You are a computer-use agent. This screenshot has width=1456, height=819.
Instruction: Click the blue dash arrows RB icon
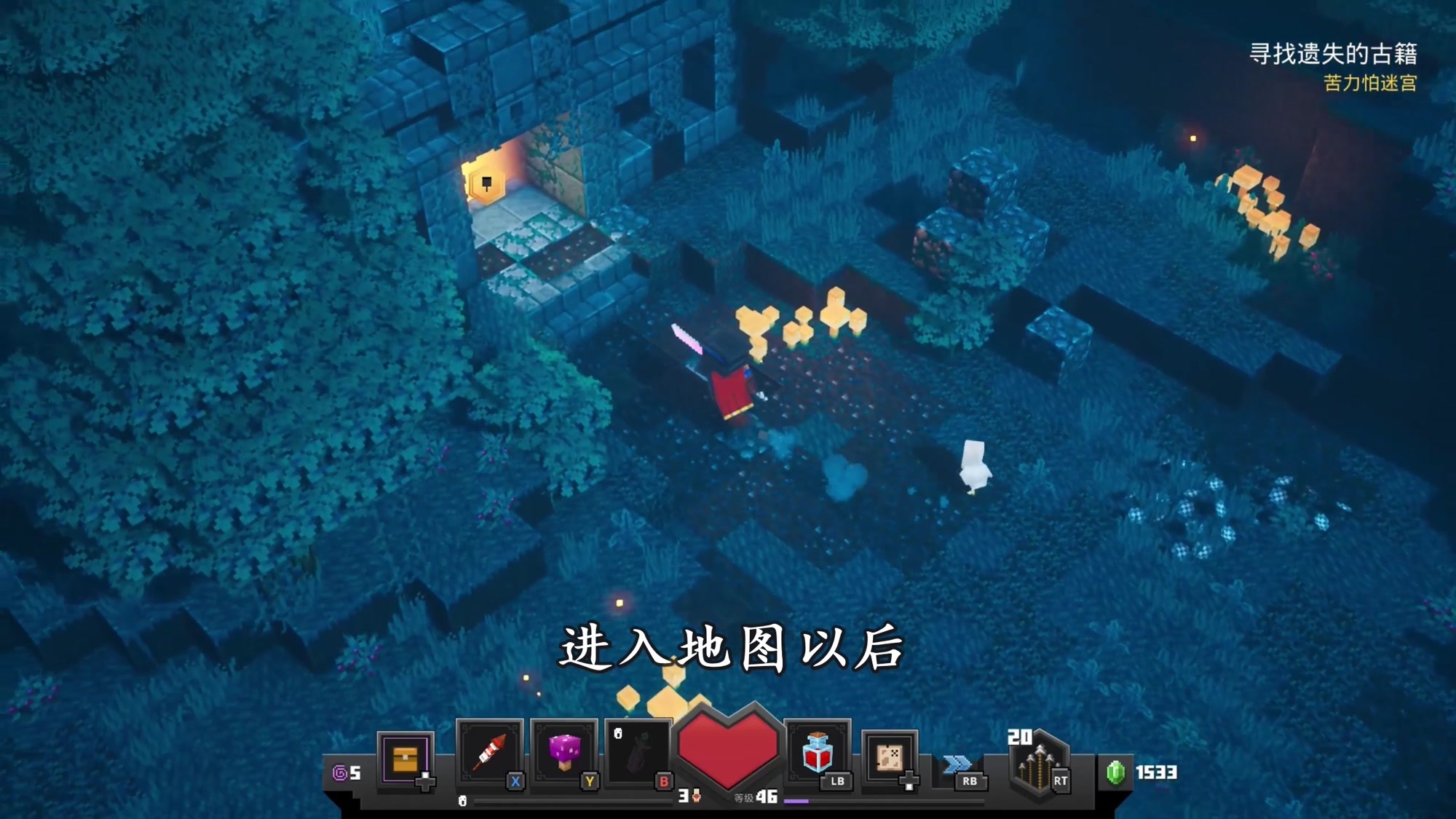957,763
